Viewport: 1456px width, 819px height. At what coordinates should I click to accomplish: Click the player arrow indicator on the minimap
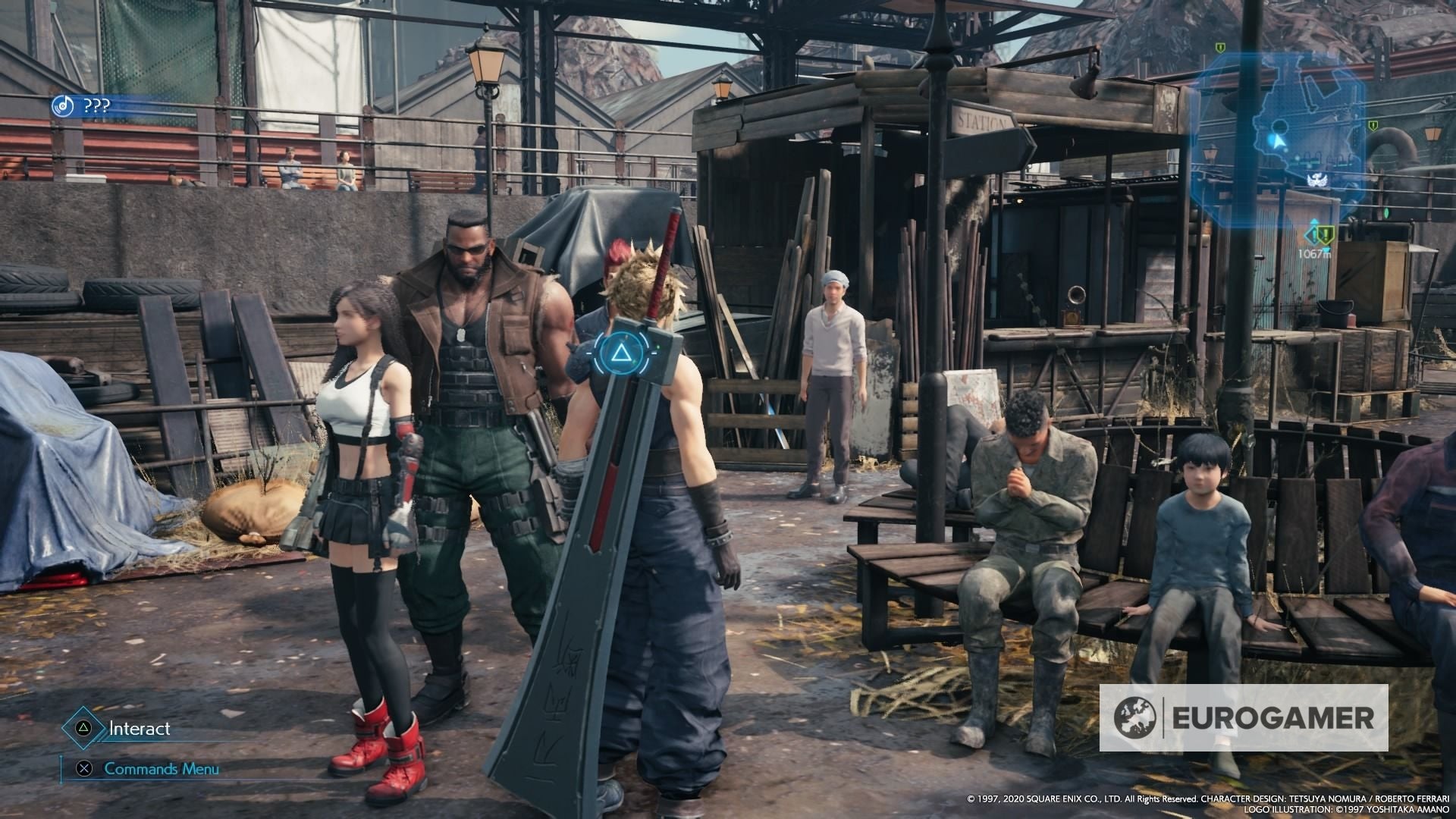[1278, 142]
